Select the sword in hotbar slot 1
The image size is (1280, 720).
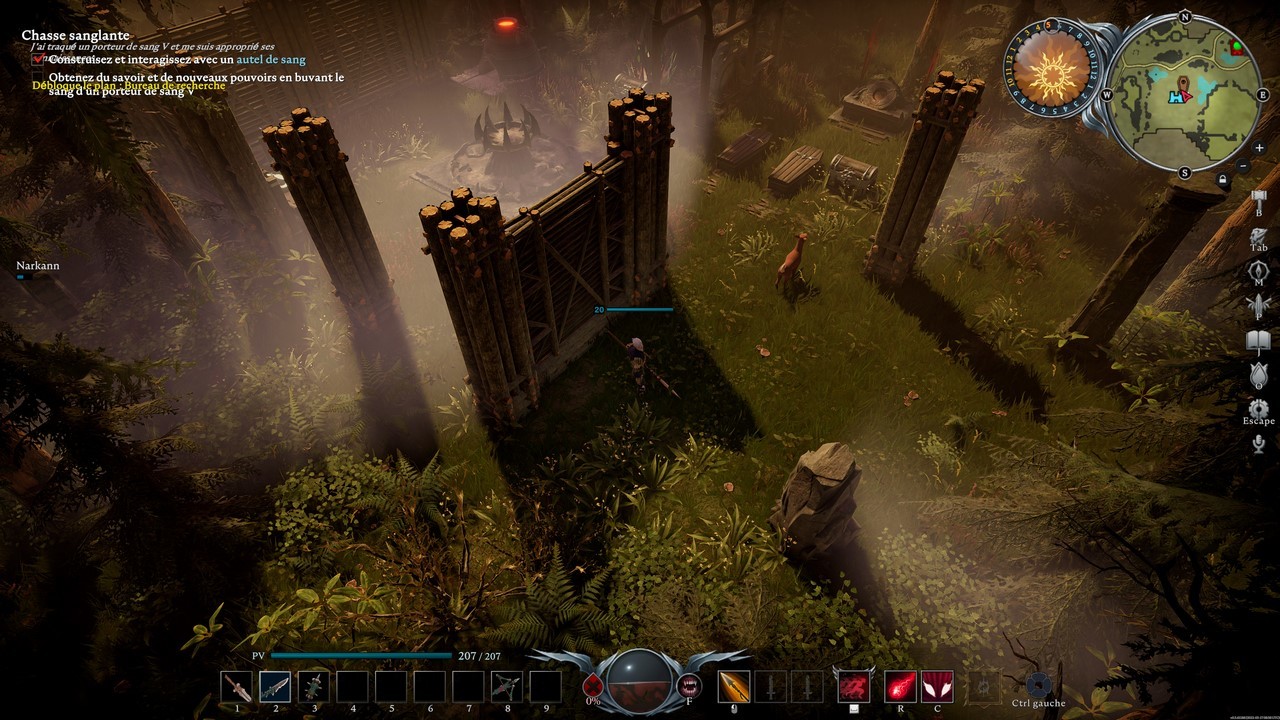point(237,686)
